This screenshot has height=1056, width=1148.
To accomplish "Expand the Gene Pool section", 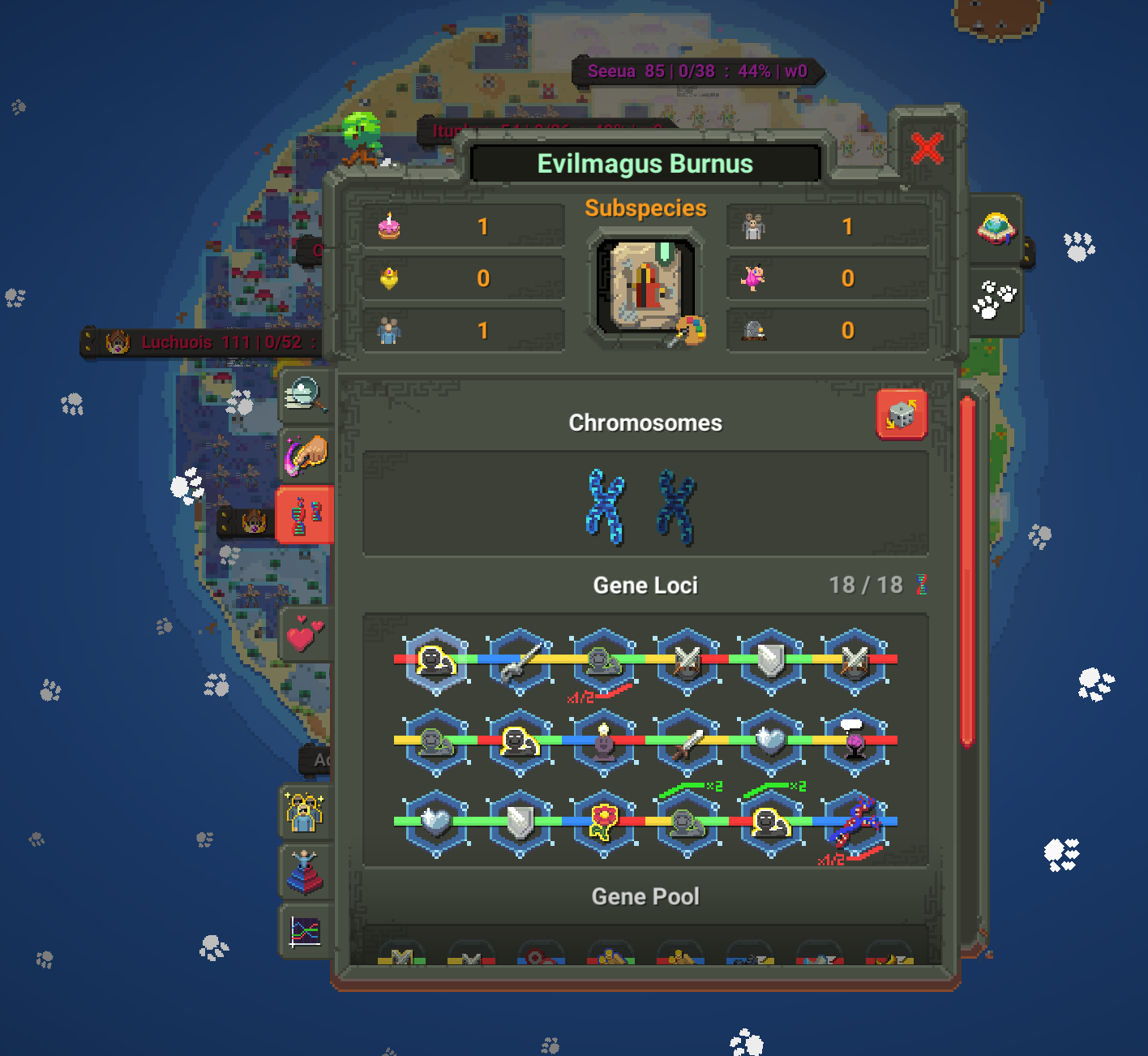I will pyautogui.click(x=645, y=896).
